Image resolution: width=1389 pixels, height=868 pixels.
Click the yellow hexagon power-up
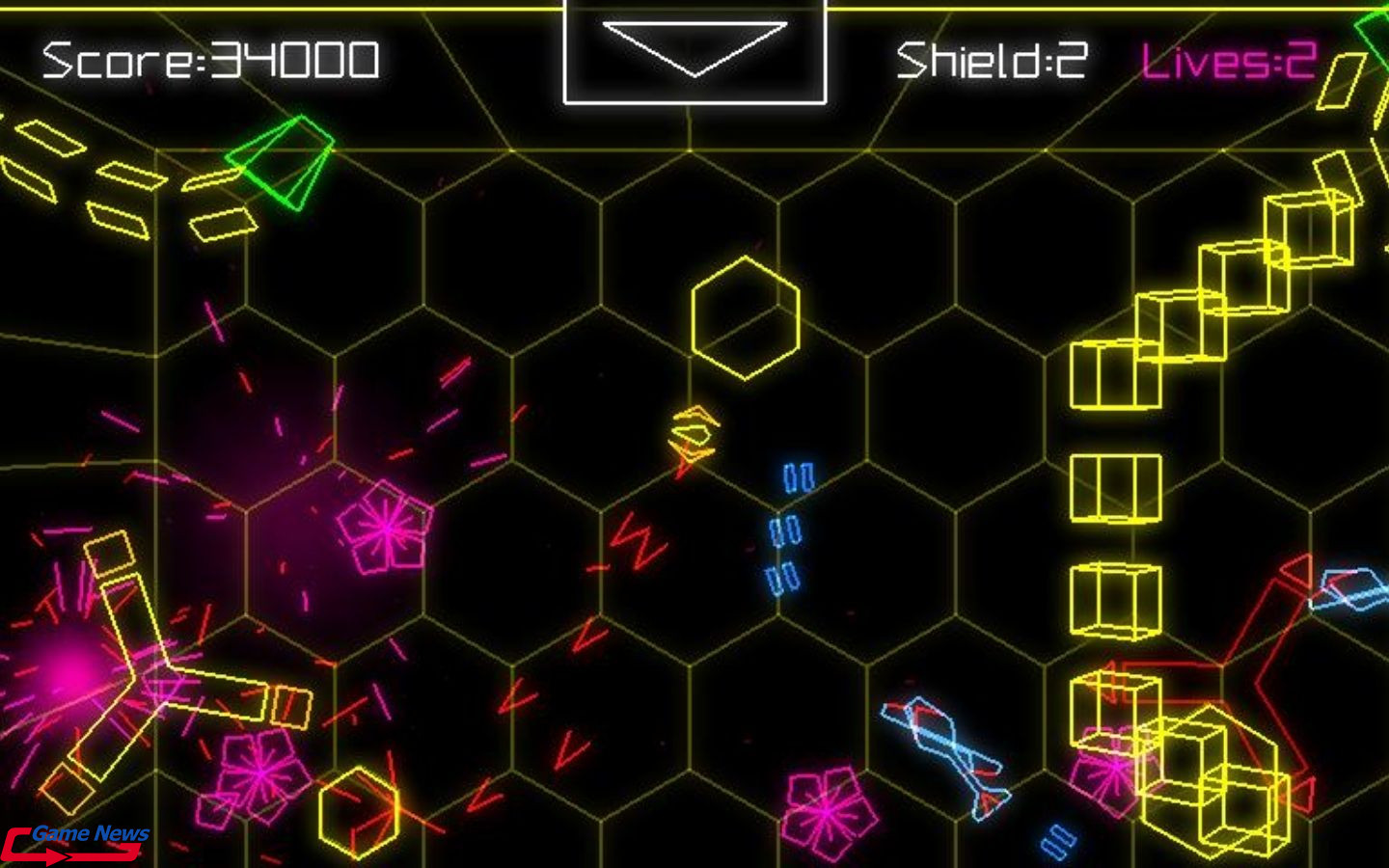(745, 318)
